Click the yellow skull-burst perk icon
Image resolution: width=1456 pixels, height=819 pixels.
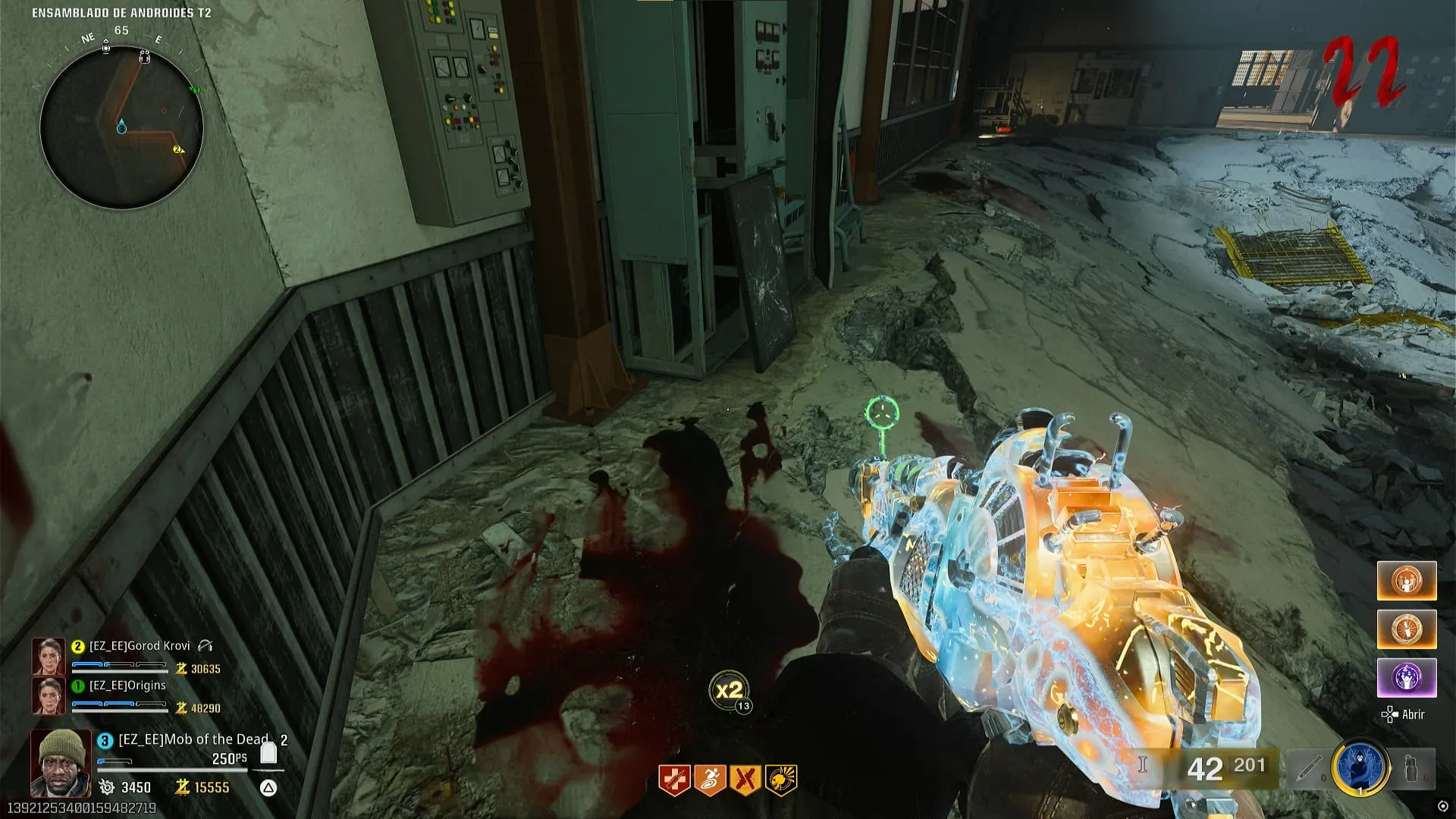click(x=780, y=780)
